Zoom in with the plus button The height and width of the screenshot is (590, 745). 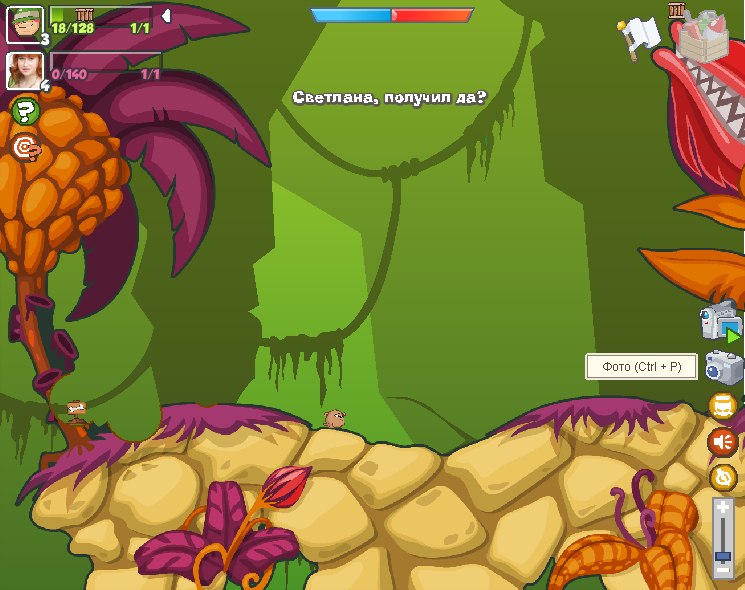pyautogui.click(x=723, y=508)
